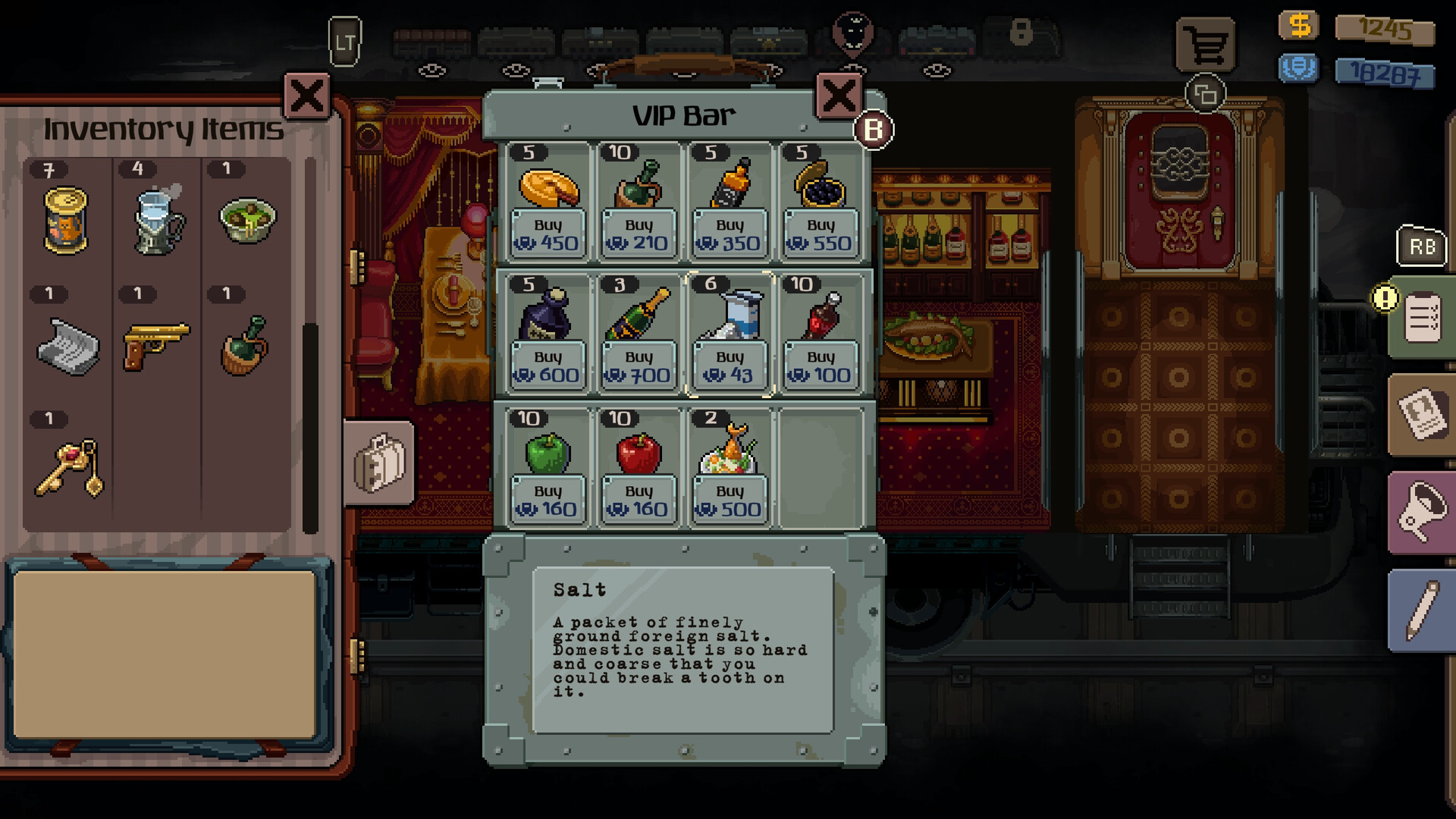Select the green apple in the shop

click(547, 451)
